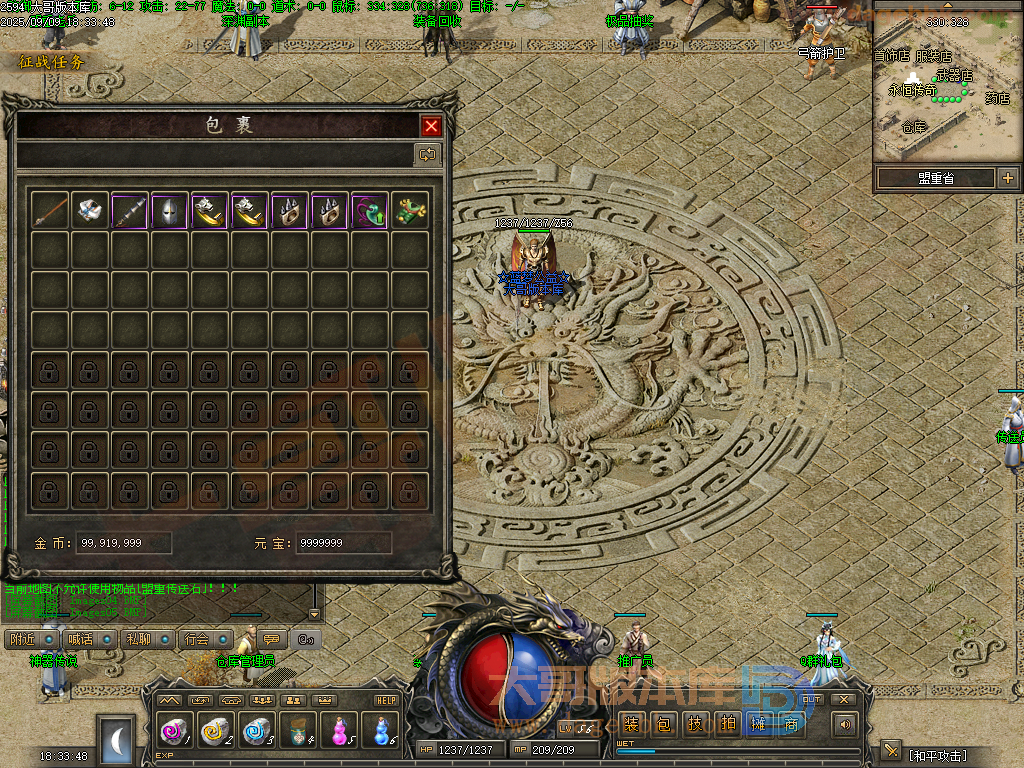Open the HELP button on hotbar
Viewport: 1024px width, 768px height.
coord(386,700)
